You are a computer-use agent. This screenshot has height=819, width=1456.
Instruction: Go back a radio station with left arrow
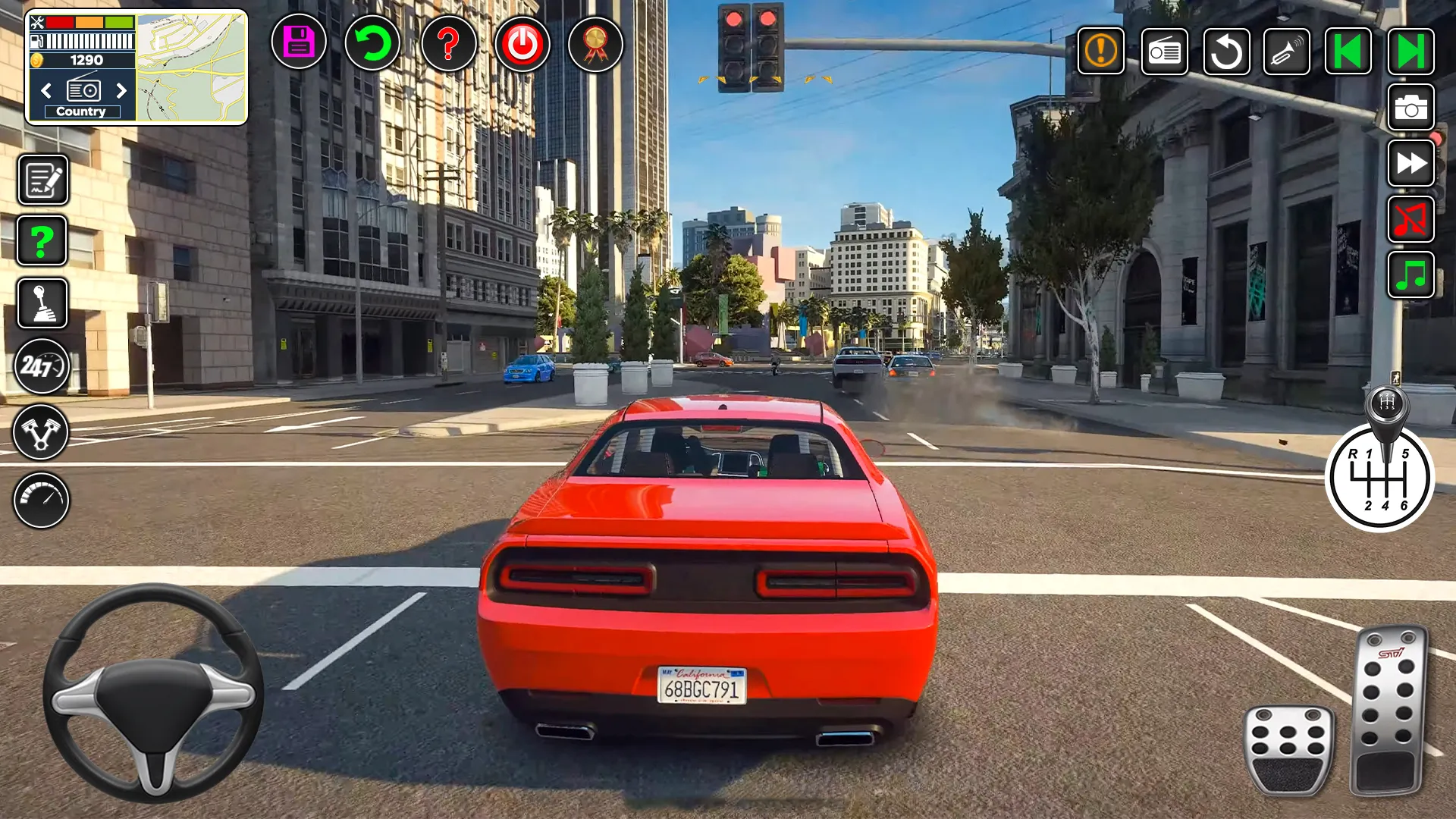[45, 91]
